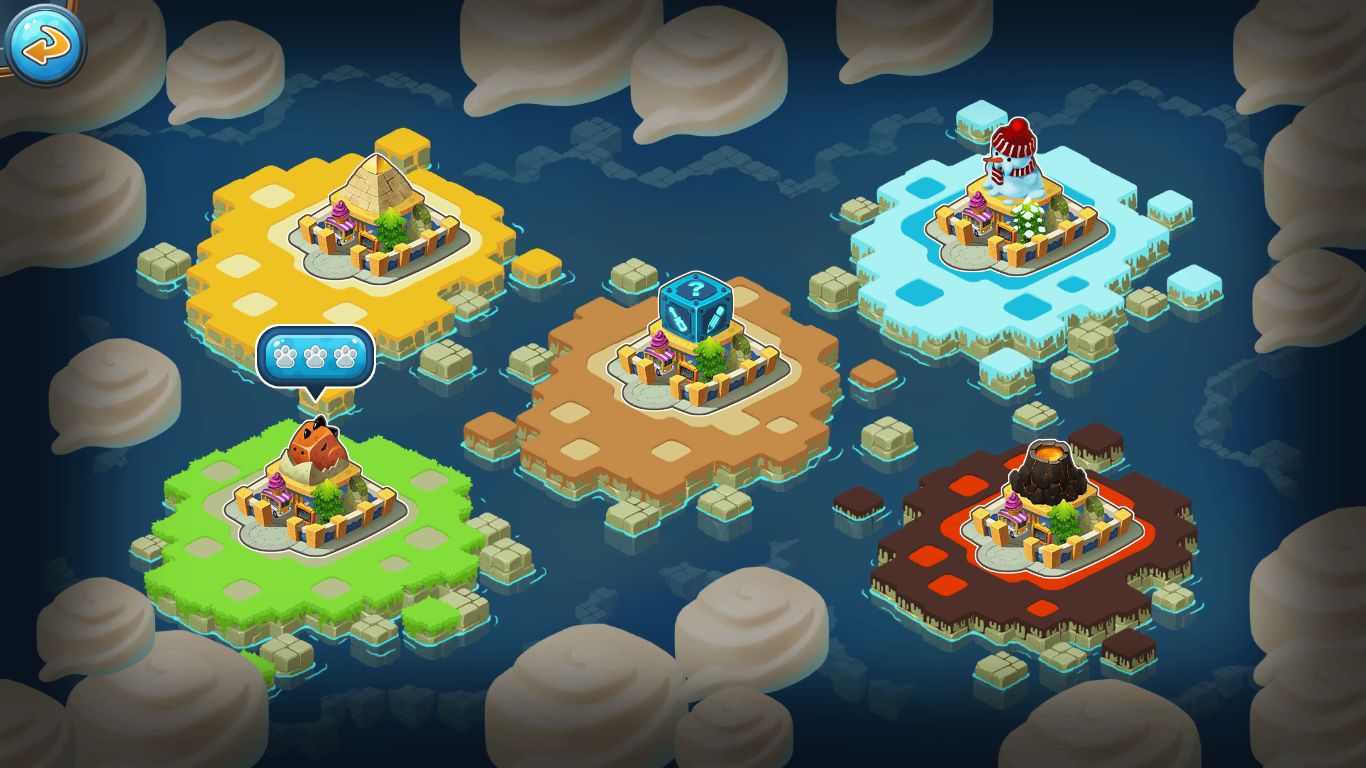Open the chalkboard sign beside the cube building
Image resolution: width=1366 pixels, height=768 pixels.
[x=688, y=372]
